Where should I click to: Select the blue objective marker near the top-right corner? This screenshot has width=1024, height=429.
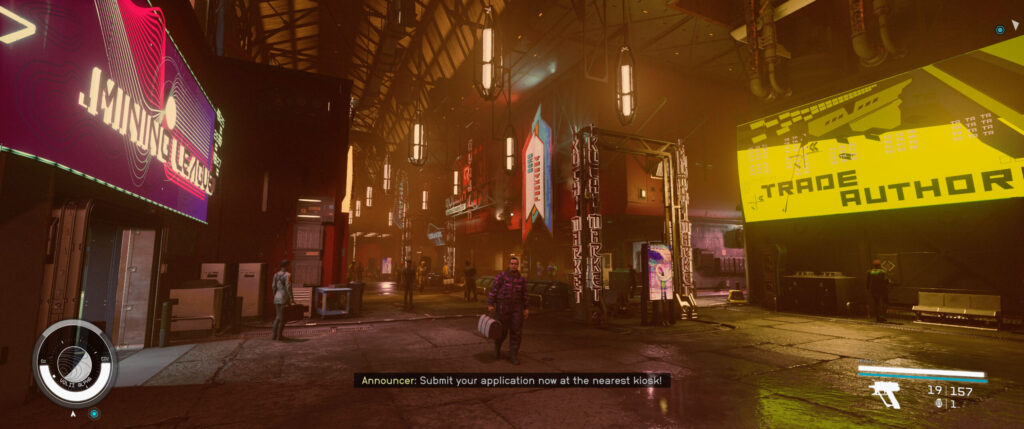click(1000, 30)
